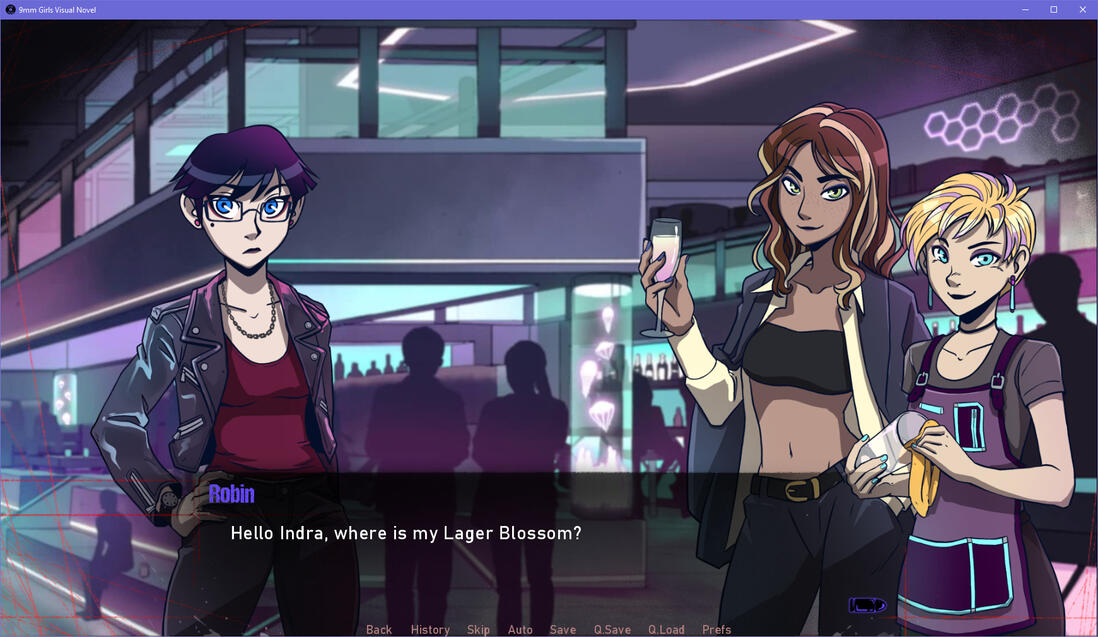Minimize the game window
Viewport: 1098px width, 637px height.
(1025, 9)
